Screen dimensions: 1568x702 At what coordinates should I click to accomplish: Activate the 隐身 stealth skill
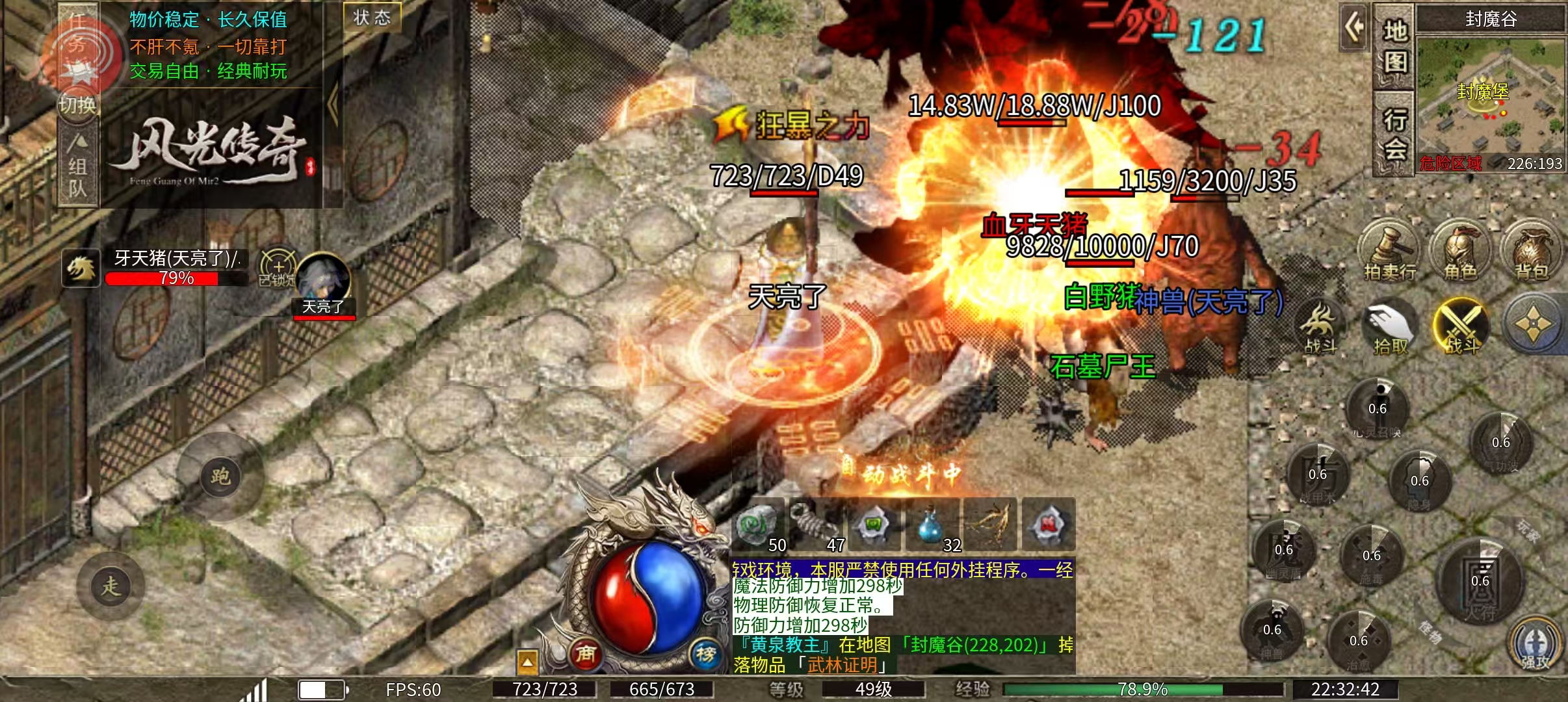pyautogui.click(x=1419, y=482)
